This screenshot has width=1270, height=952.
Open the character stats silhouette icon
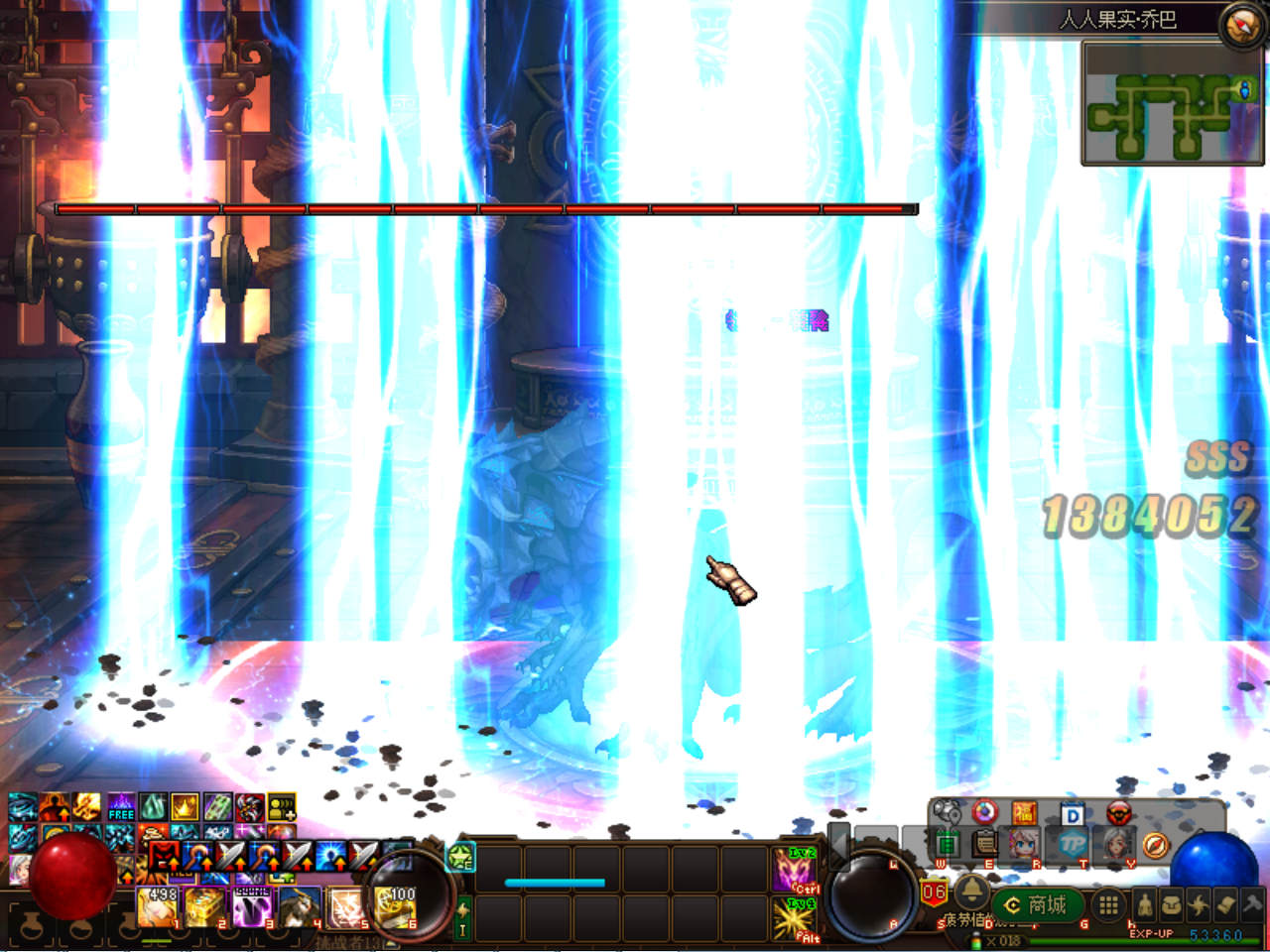(x=1144, y=904)
